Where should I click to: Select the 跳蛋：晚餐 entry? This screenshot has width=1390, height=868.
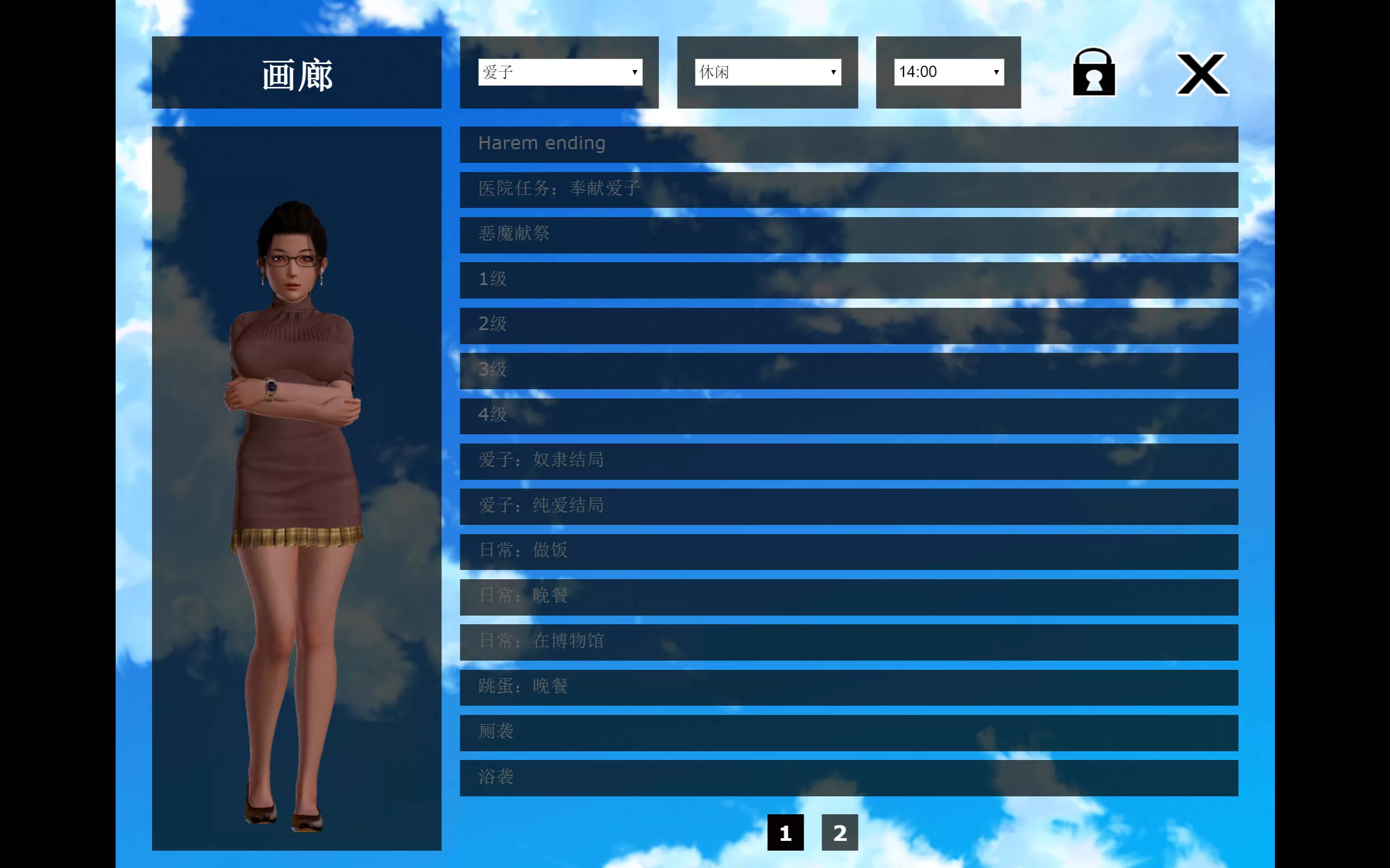[x=849, y=687]
